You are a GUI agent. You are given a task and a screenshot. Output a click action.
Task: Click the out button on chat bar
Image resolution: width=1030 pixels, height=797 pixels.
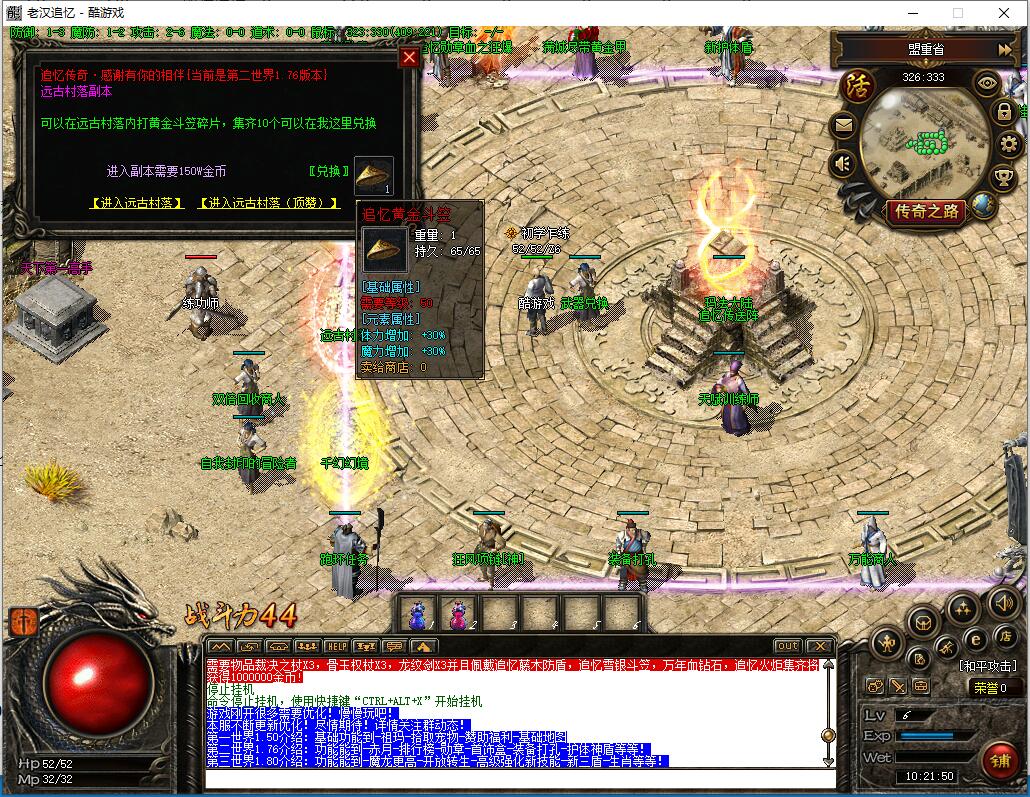(x=788, y=646)
